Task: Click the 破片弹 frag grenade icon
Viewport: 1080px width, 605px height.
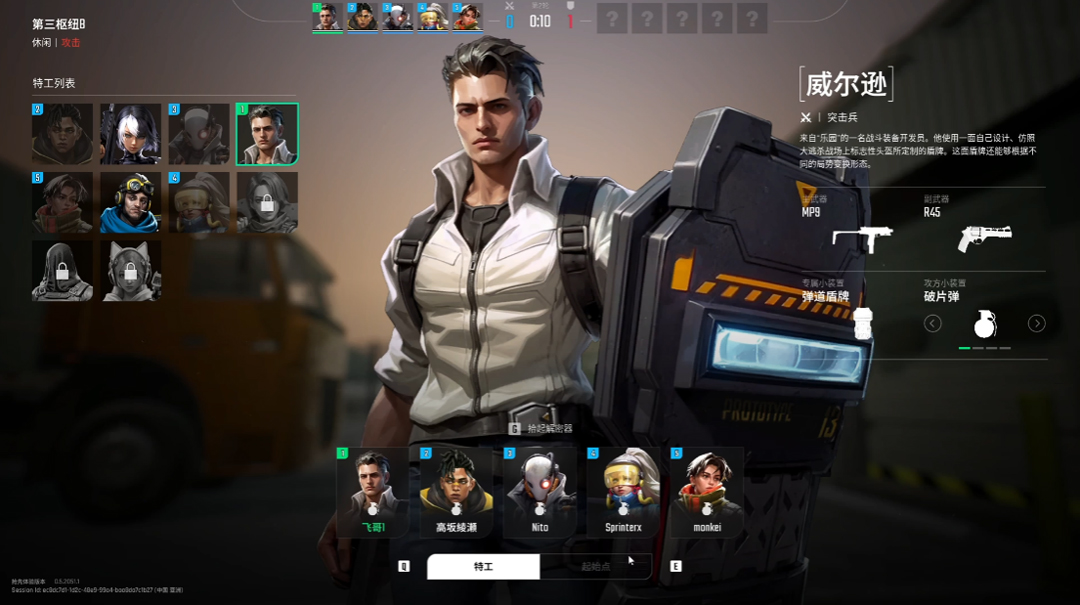Action: pos(985,323)
